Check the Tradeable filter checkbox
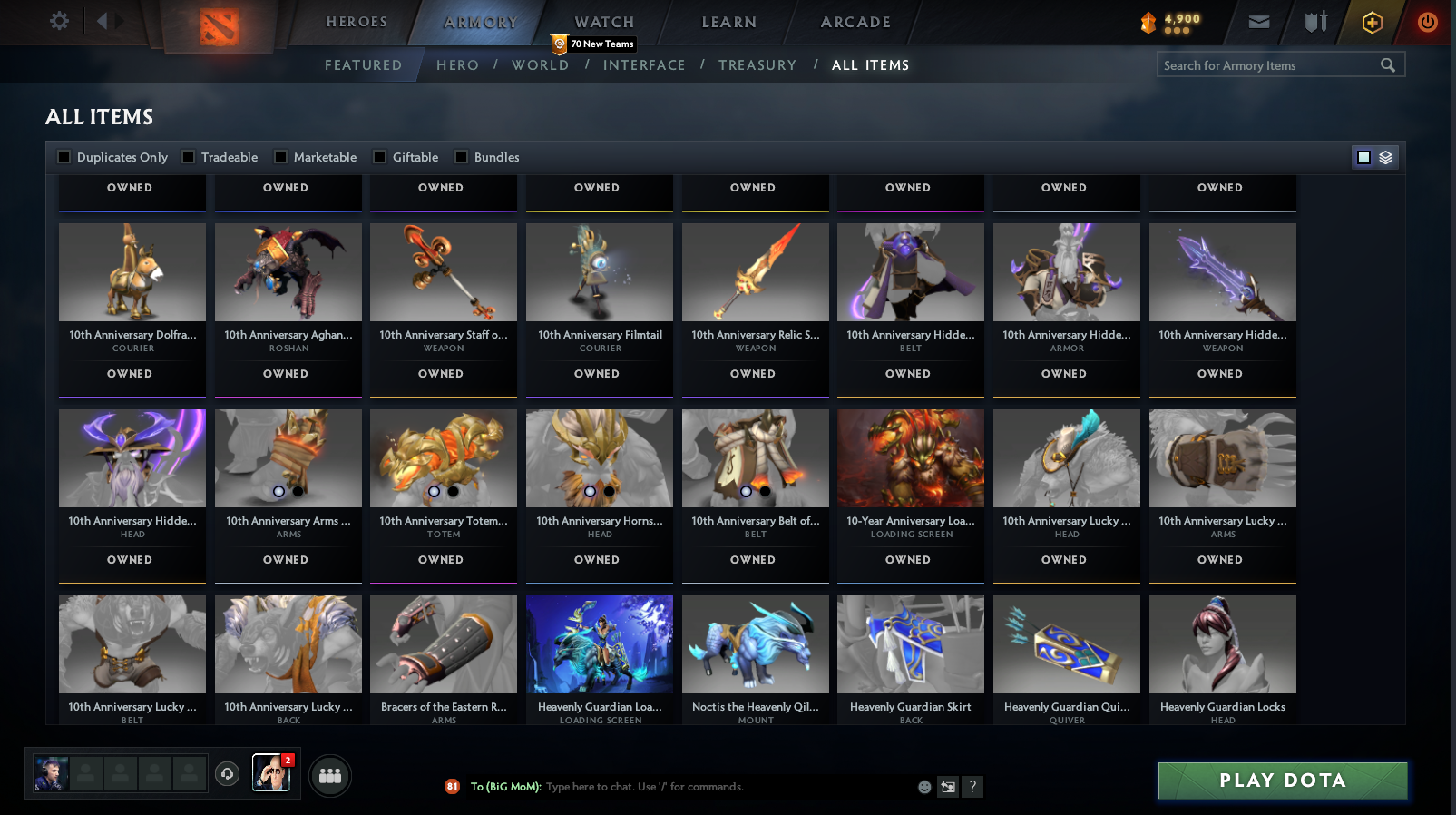1456x815 pixels. coord(187,156)
